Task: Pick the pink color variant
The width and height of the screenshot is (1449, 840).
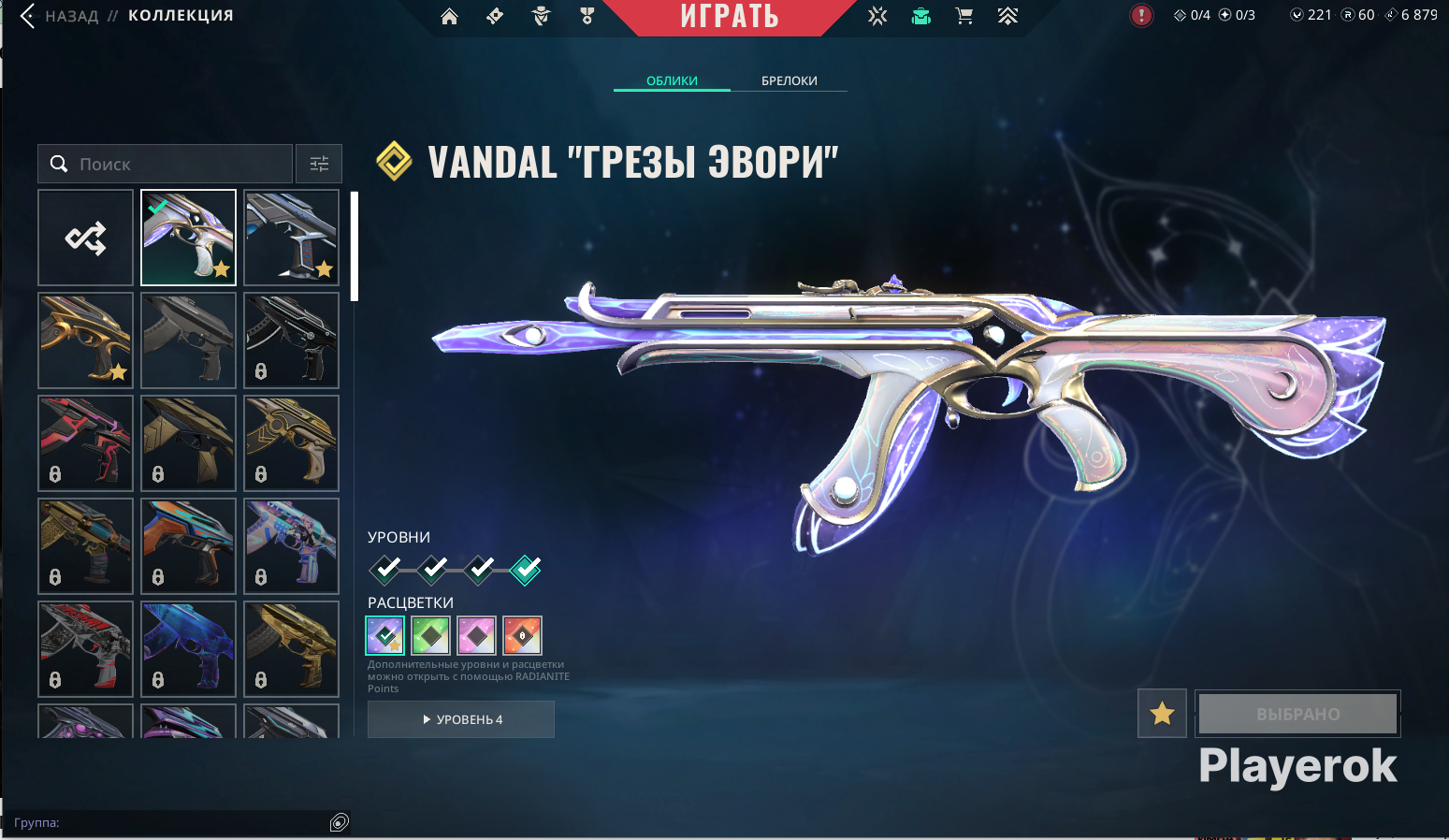Action: pos(476,636)
